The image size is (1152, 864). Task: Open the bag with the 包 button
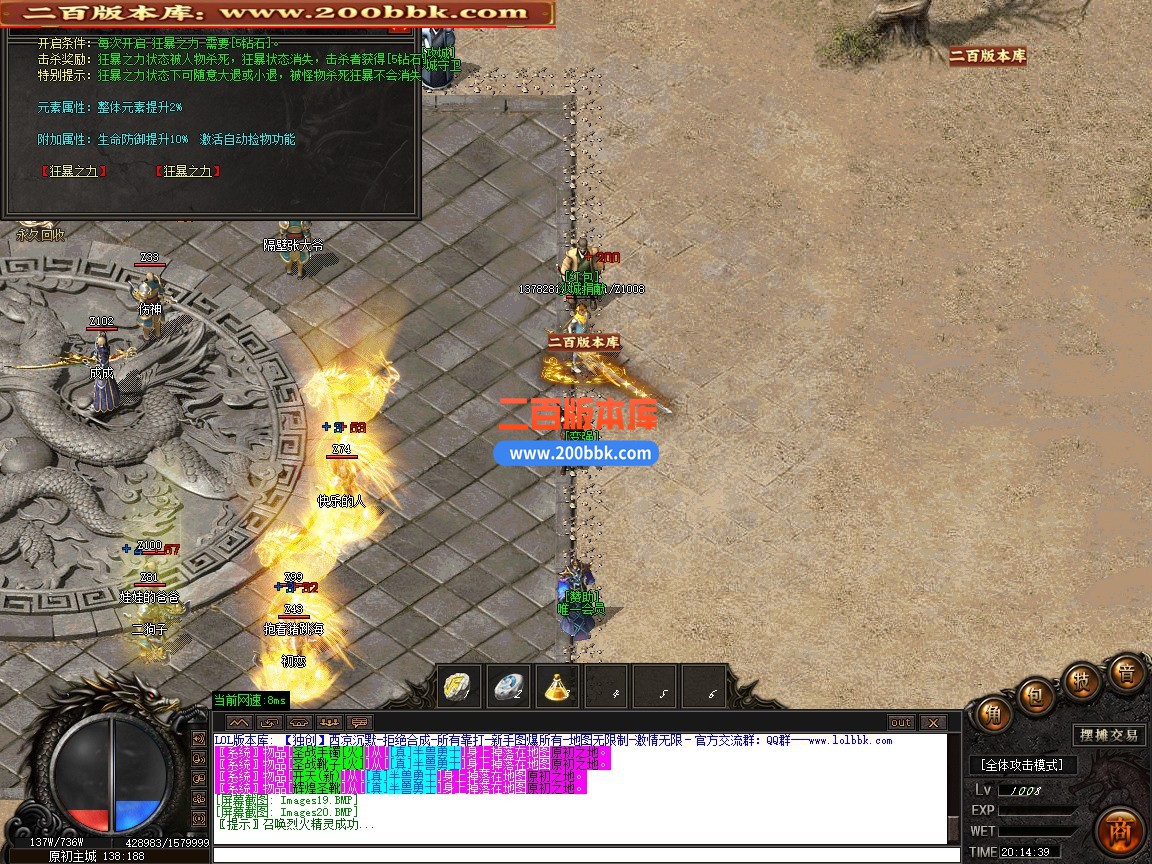(1037, 695)
